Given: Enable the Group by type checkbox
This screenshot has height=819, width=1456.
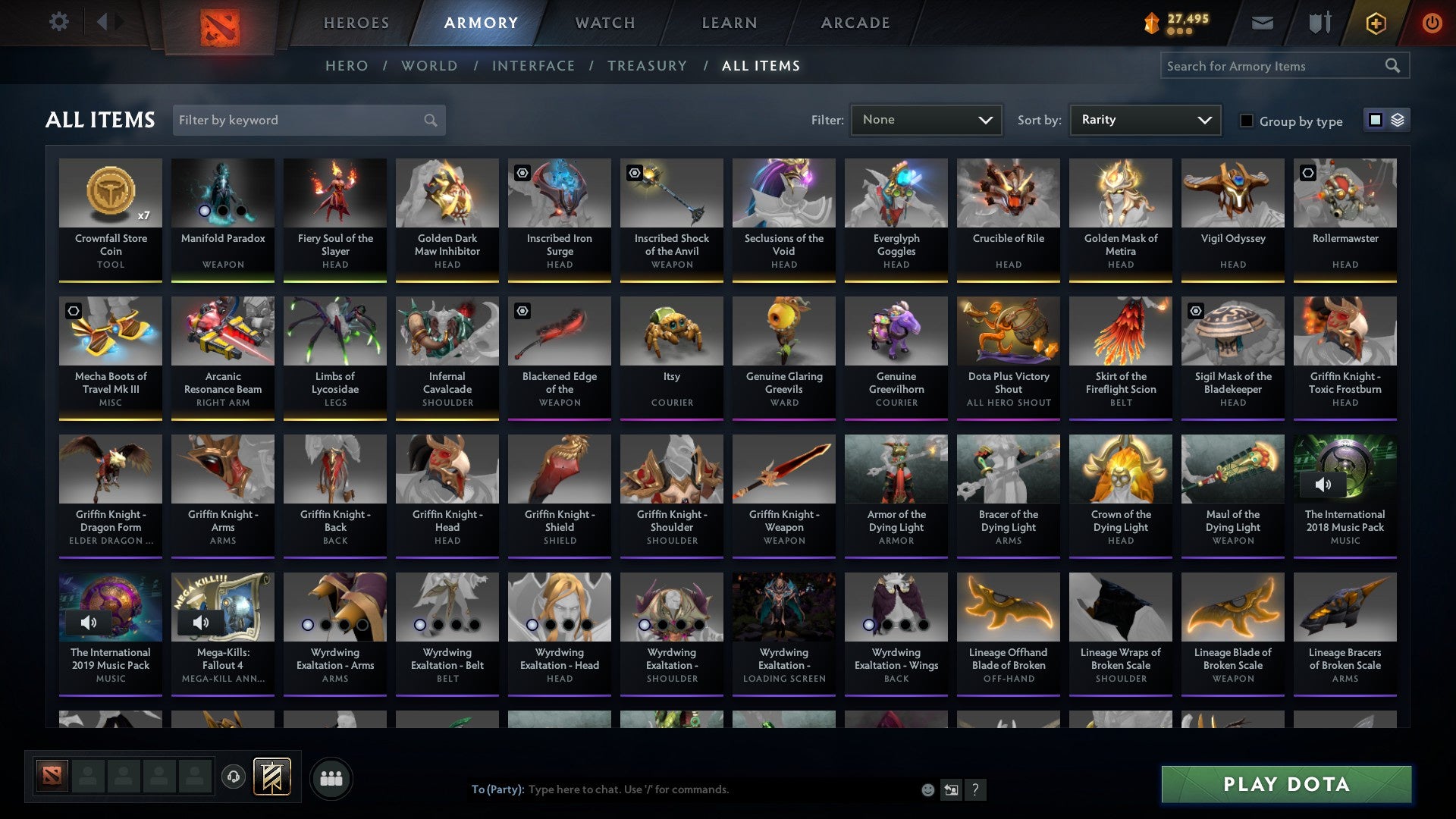Looking at the screenshot, I should 1247,121.
